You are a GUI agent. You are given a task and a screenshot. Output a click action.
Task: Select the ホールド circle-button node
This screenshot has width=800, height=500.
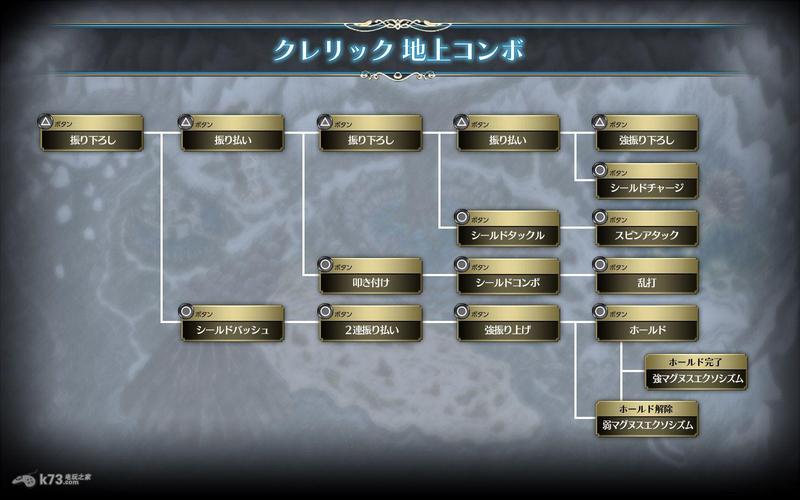pyautogui.click(x=645, y=329)
